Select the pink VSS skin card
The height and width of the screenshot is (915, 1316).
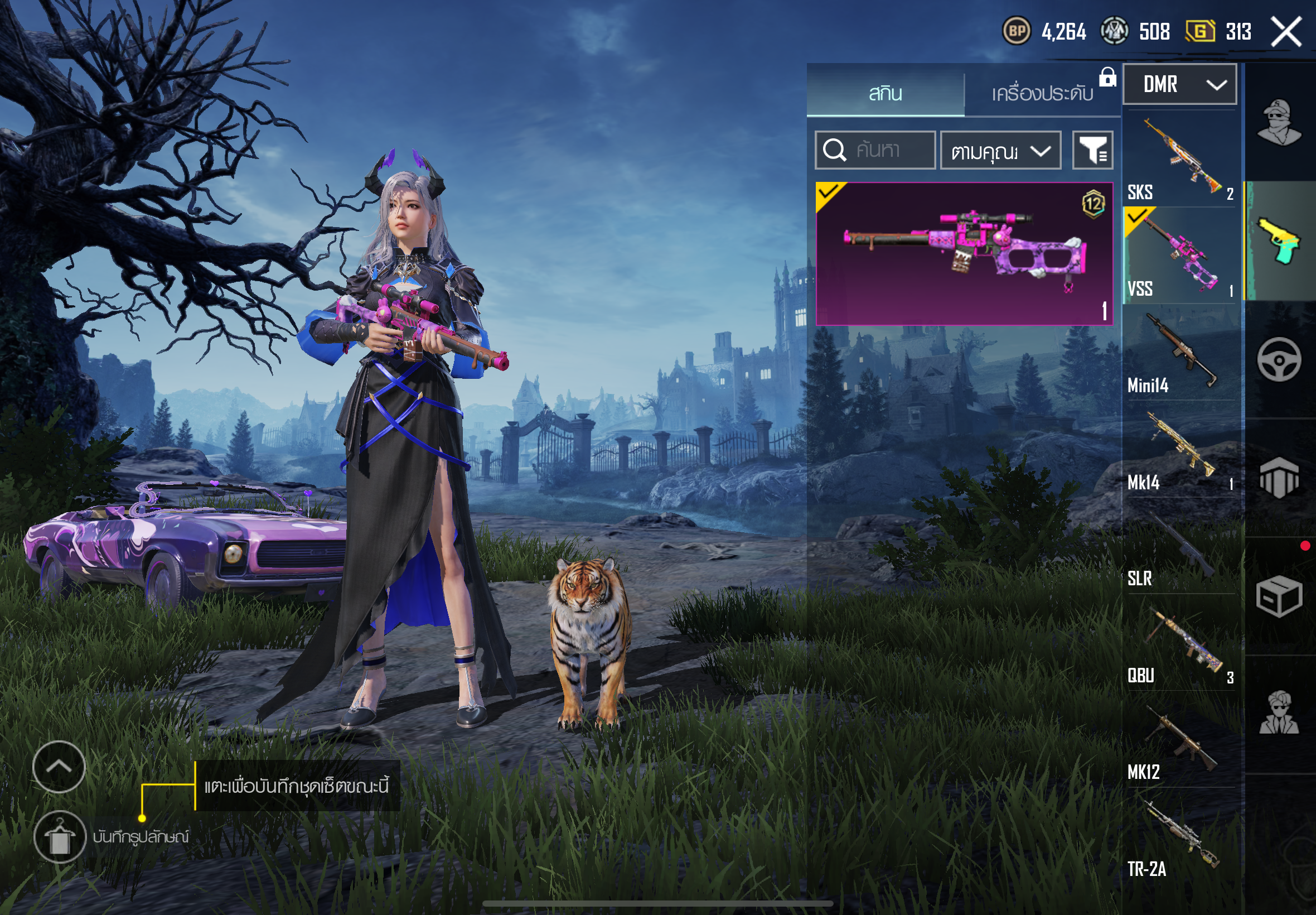[x=964, y=253]
